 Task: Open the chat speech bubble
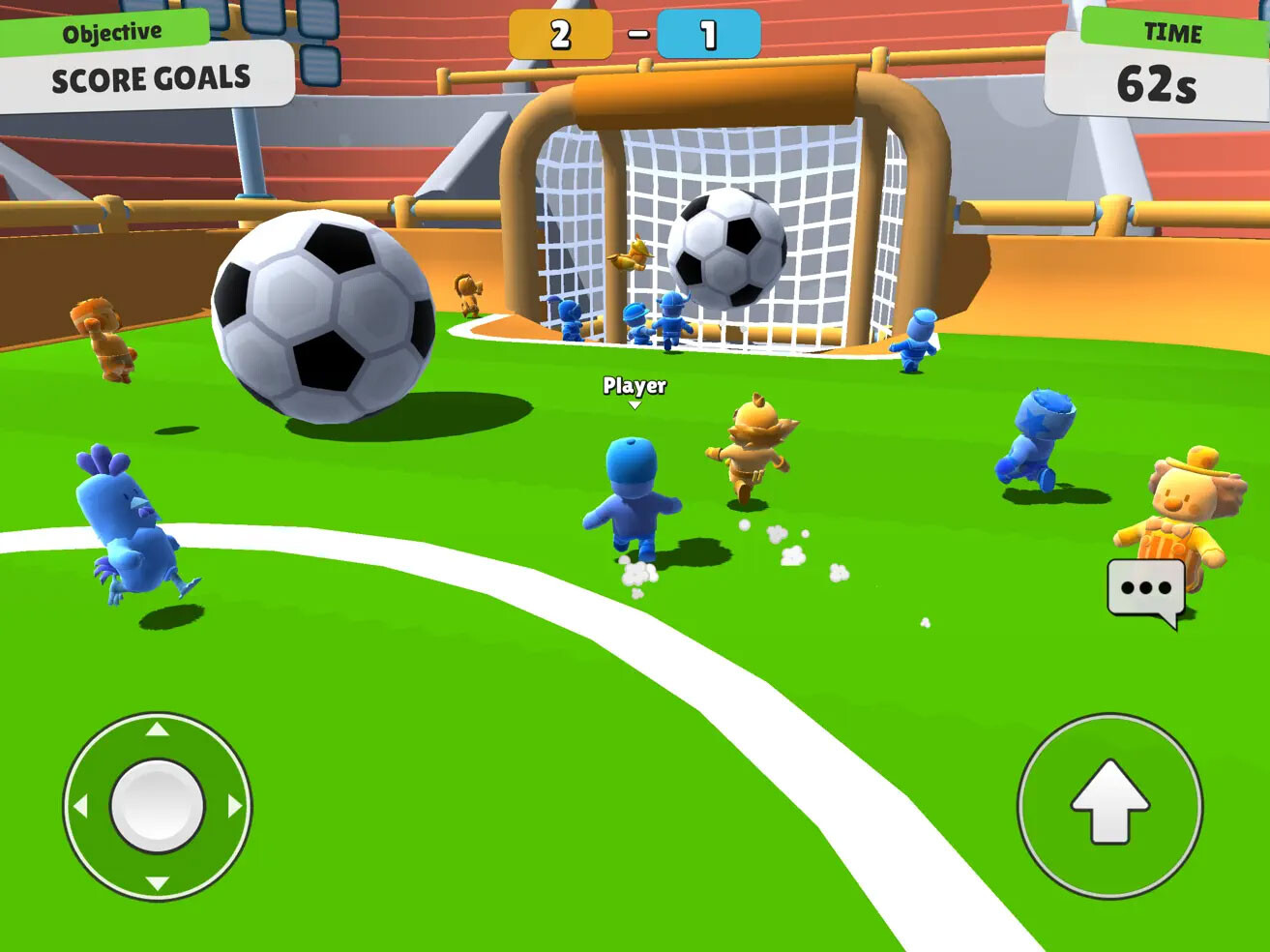click(x=1145, y=586)
